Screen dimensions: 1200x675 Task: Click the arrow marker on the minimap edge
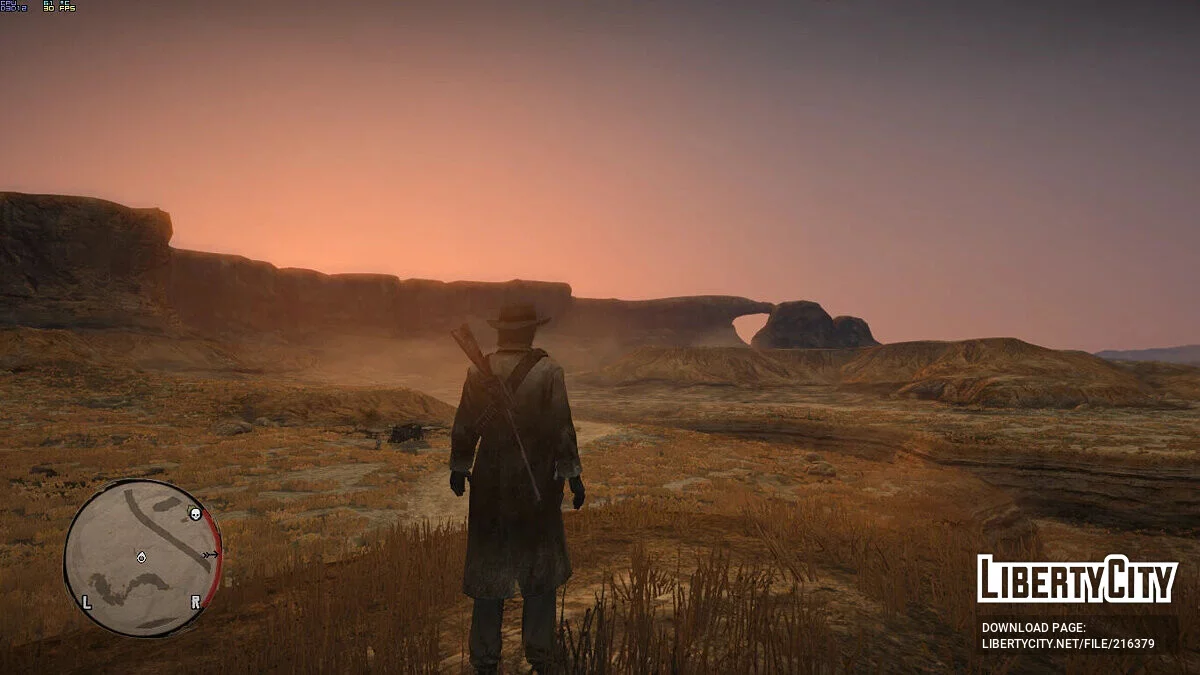point(210,553)
